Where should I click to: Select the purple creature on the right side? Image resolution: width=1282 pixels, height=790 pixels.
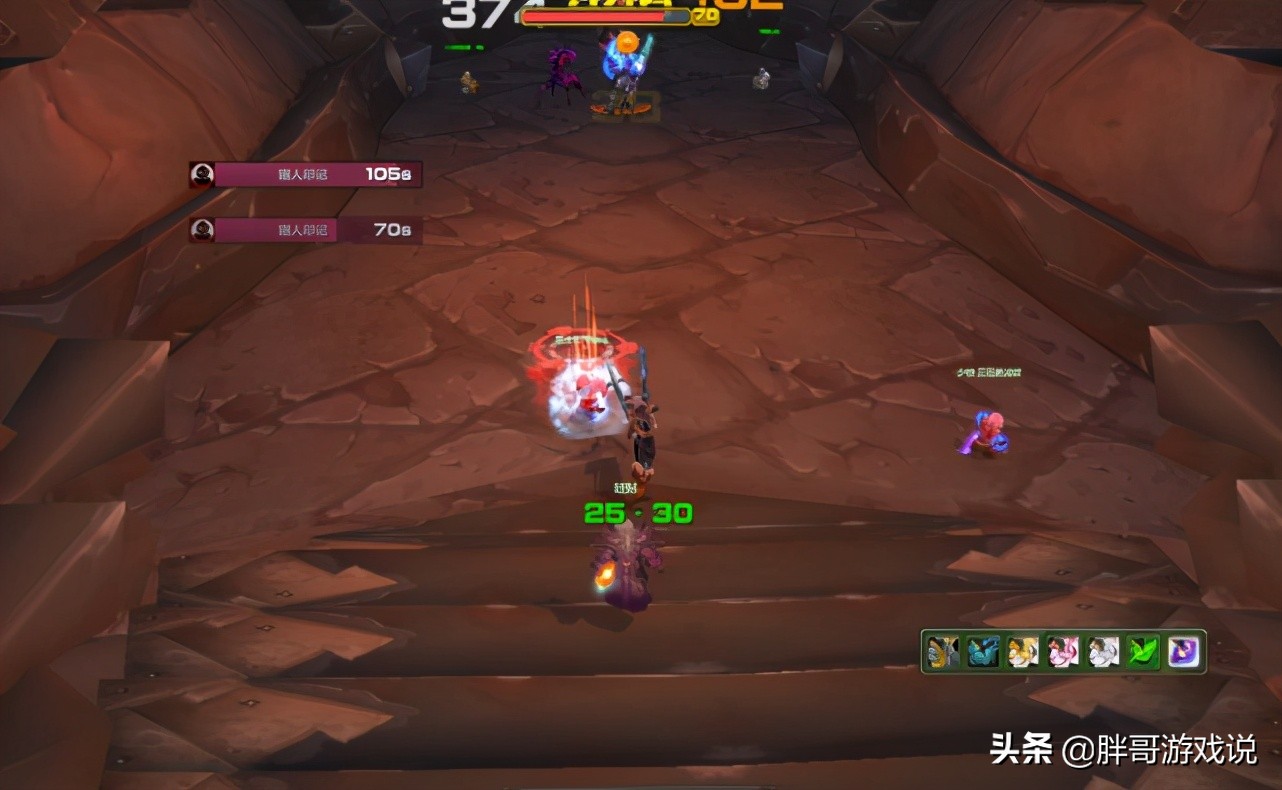pos(983,430)
